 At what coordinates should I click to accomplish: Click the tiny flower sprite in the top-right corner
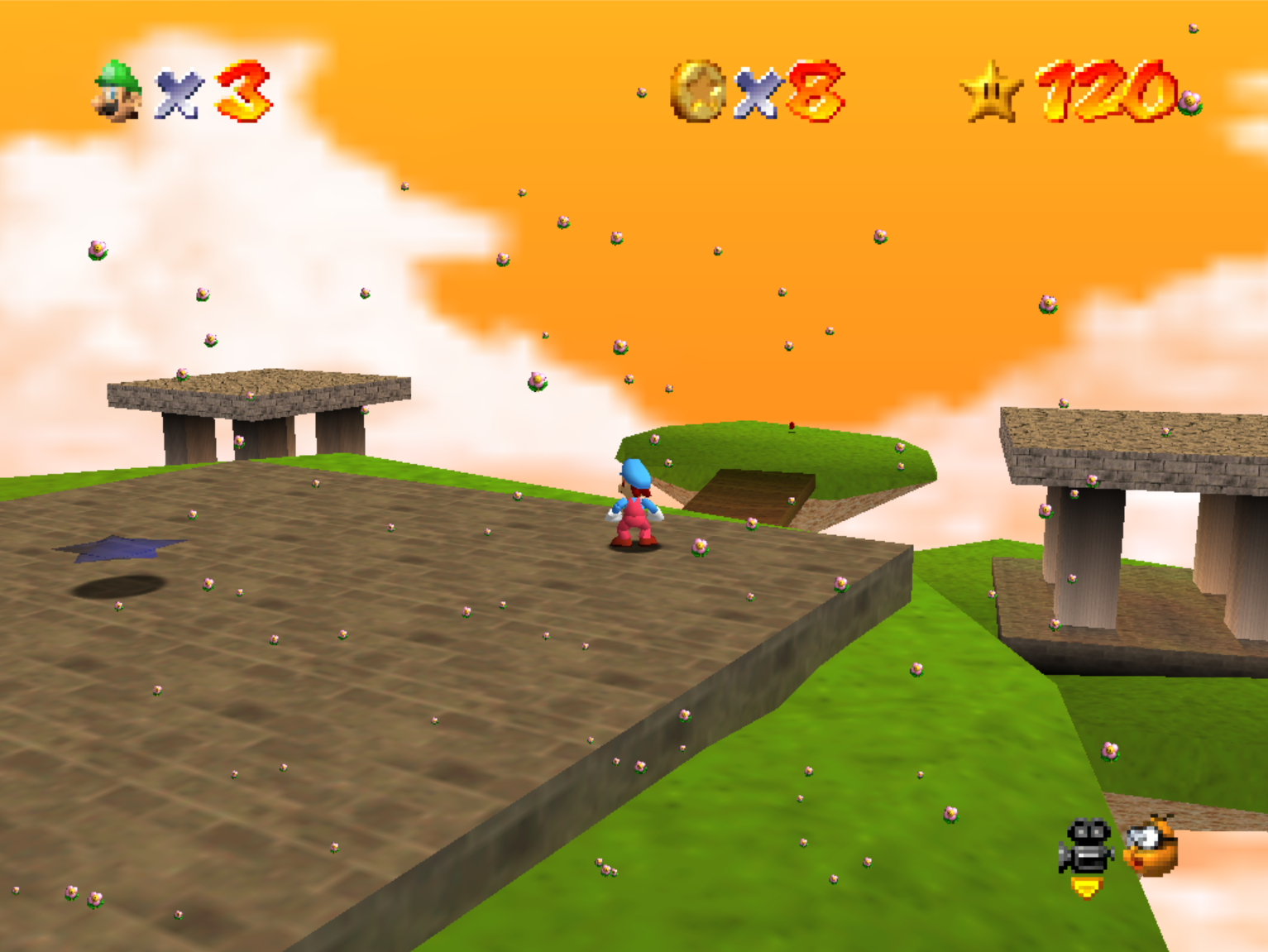(1194, 28)
